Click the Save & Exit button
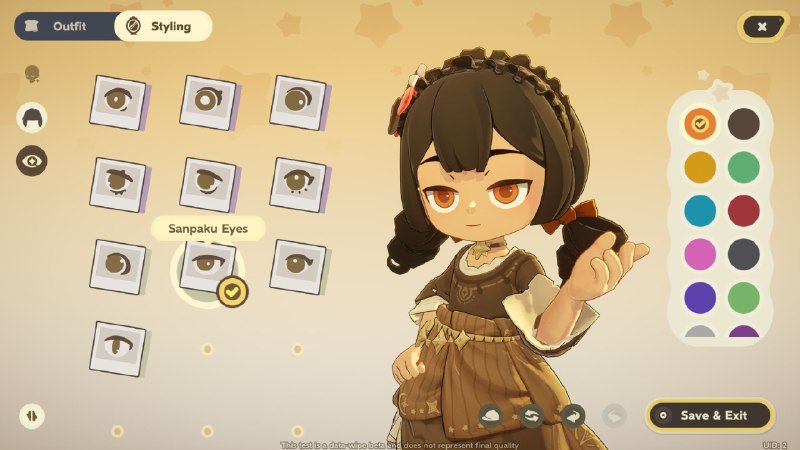800x450 pixels. [710, 415]
